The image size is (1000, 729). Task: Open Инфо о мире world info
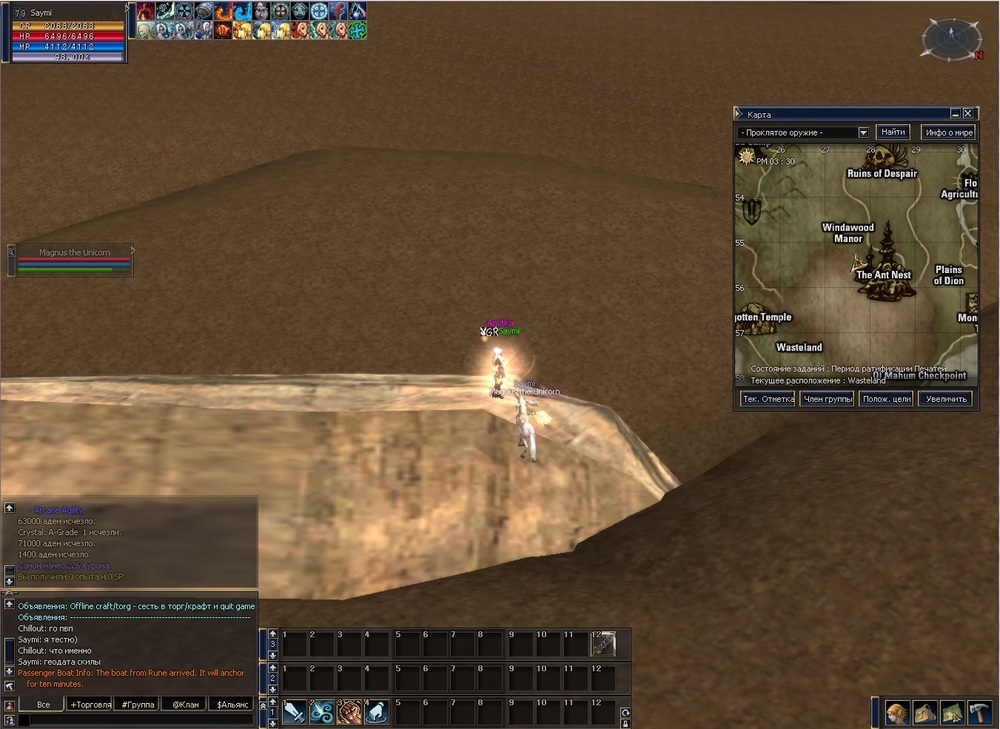pos(947,132)
